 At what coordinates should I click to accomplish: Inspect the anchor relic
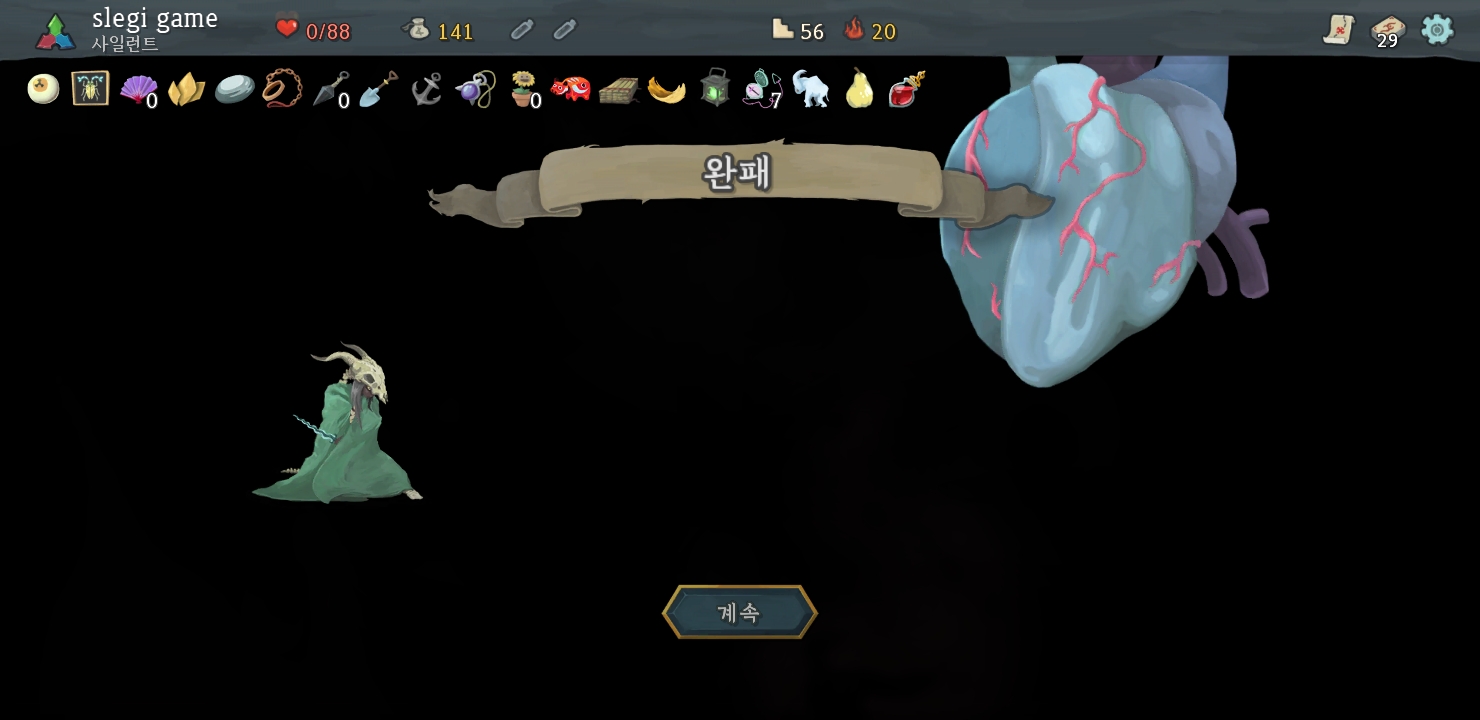(x=426, y=90)
